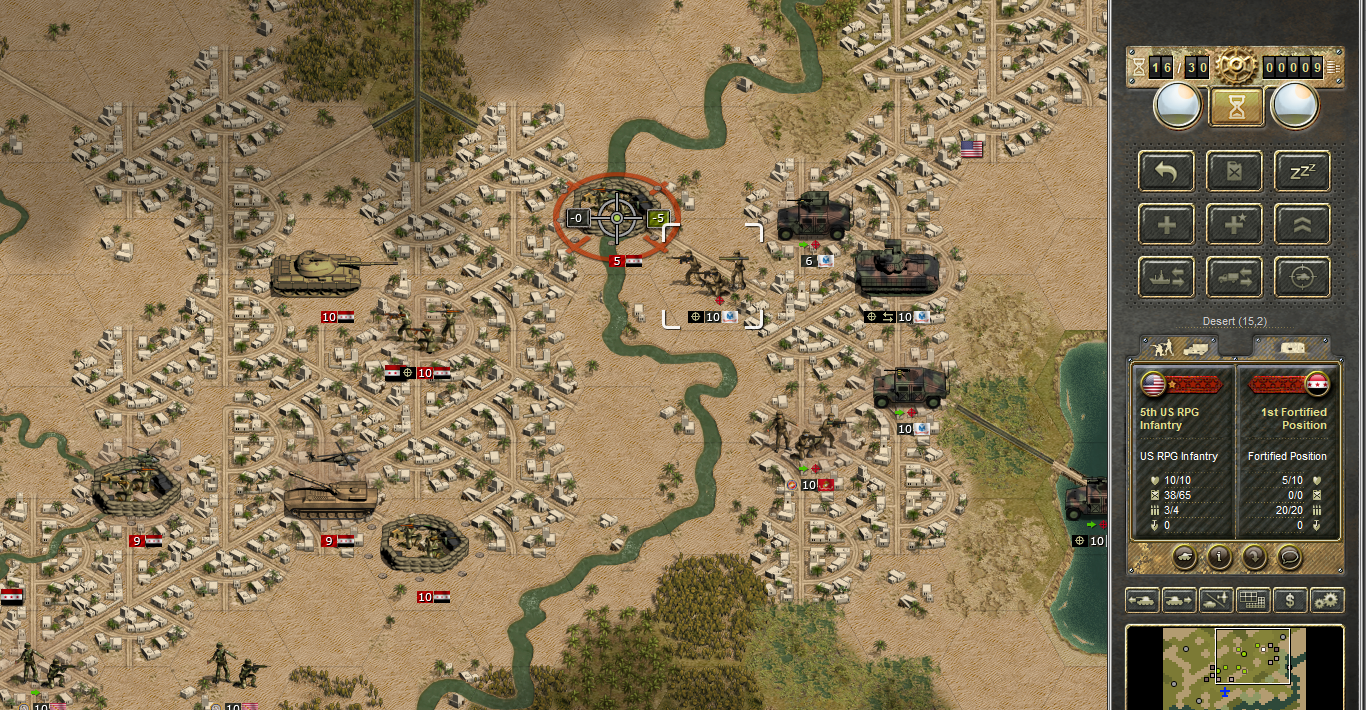Image resolution: width=1366 pixels, height=710 pixels.
Task: Switch to the right-hand vehicle tab
Action: (x=1291, y=348)
